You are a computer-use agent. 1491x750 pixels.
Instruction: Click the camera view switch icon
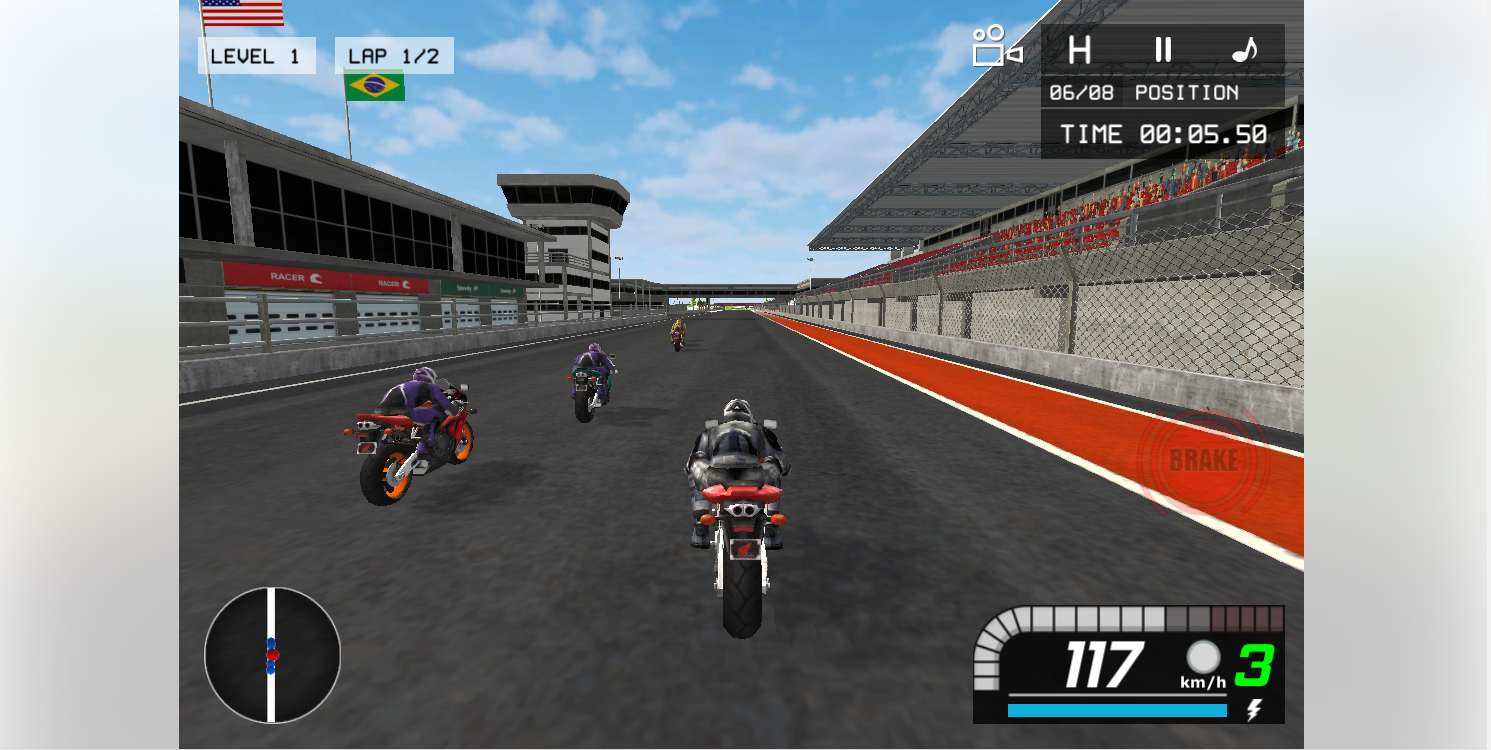(x=988, y=44)
